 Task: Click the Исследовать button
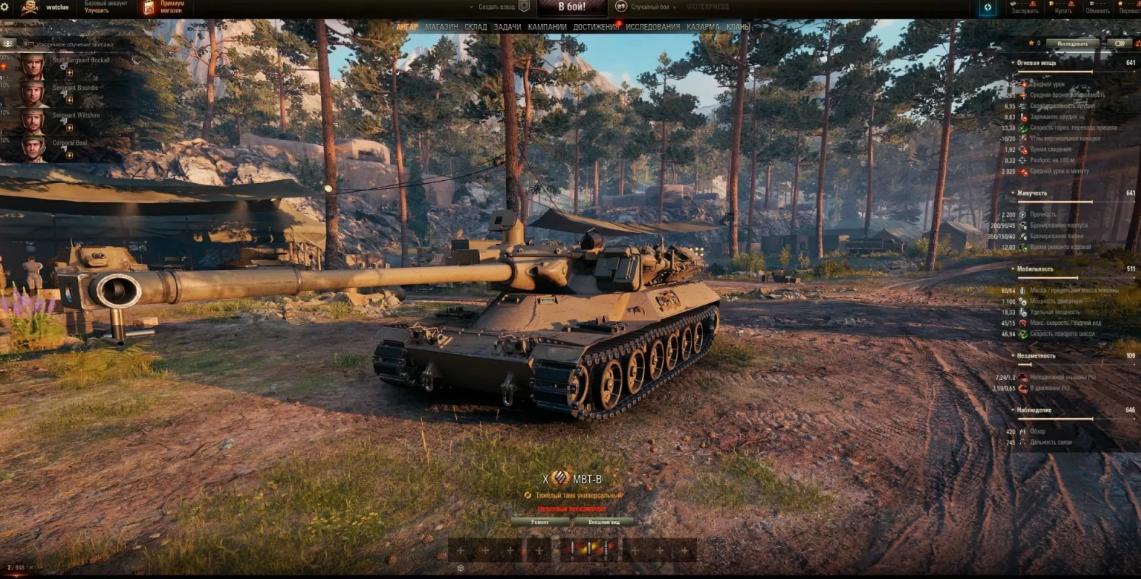click(x=1072, y=44)
